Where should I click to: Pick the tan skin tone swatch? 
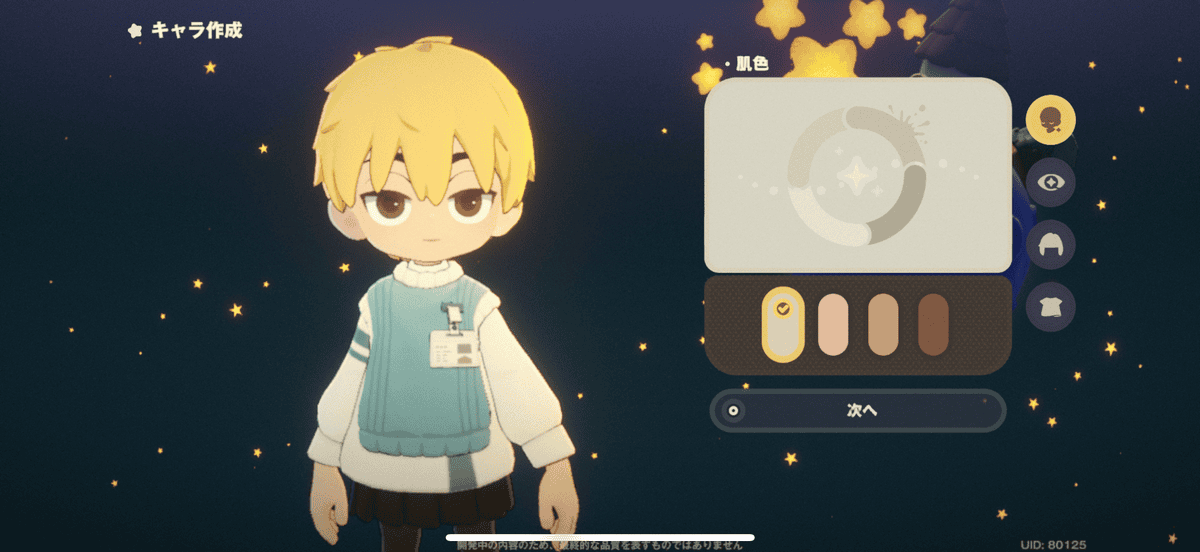pyautogui.click(x=883, y=325)
